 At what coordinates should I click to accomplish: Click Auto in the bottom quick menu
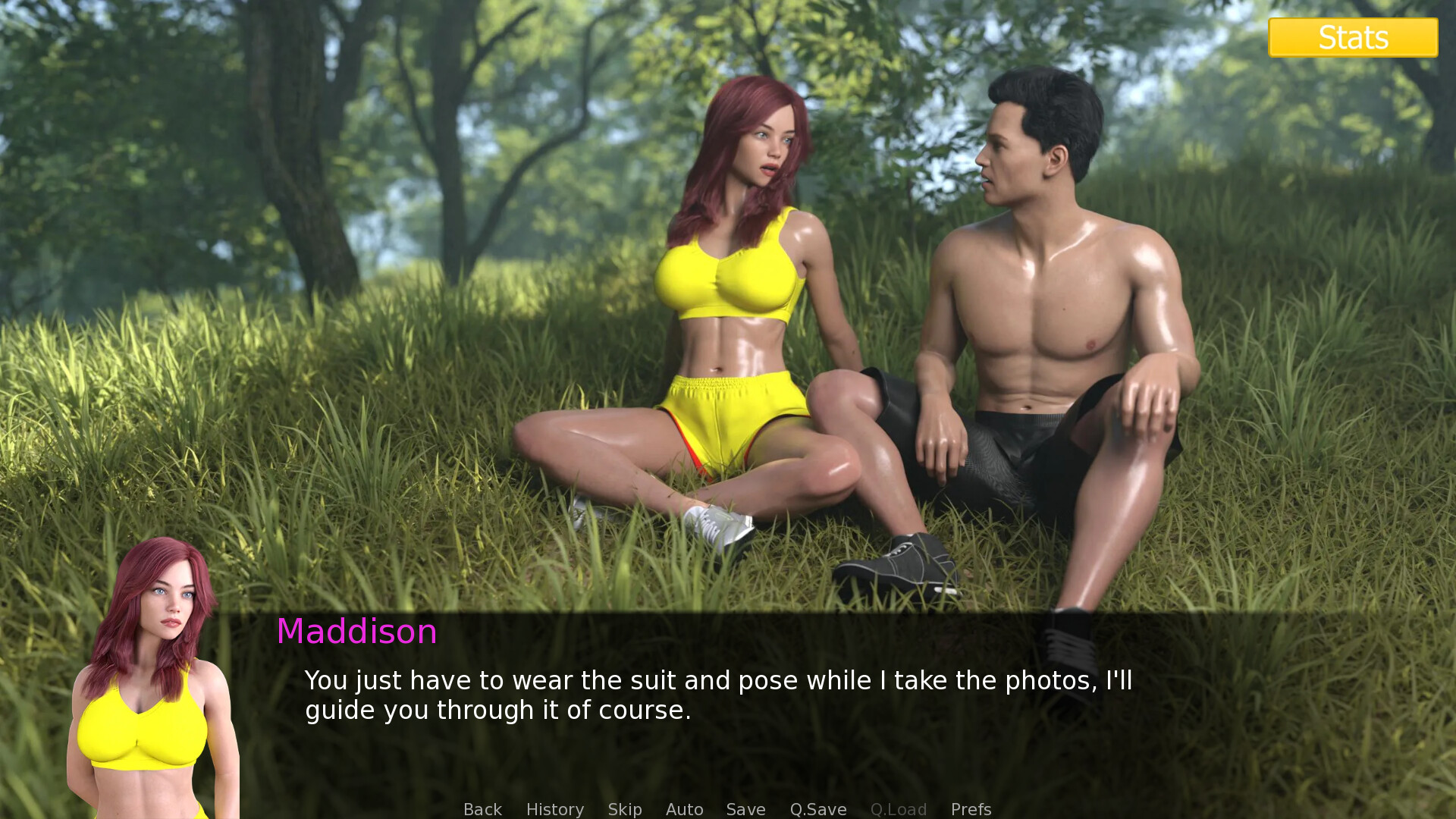(683, 808)
